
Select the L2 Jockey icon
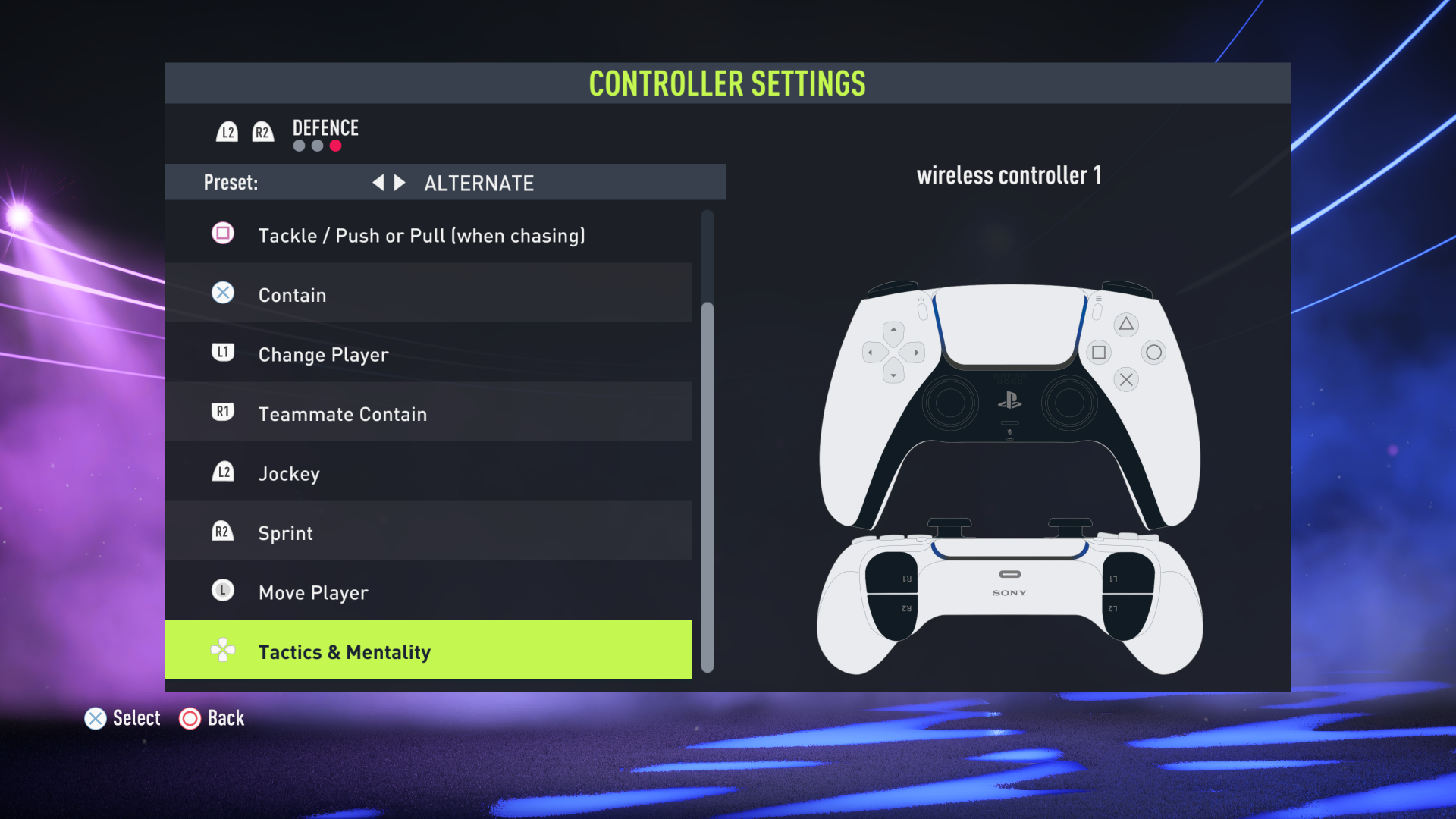pyautogui.click(x=222, y=472)
